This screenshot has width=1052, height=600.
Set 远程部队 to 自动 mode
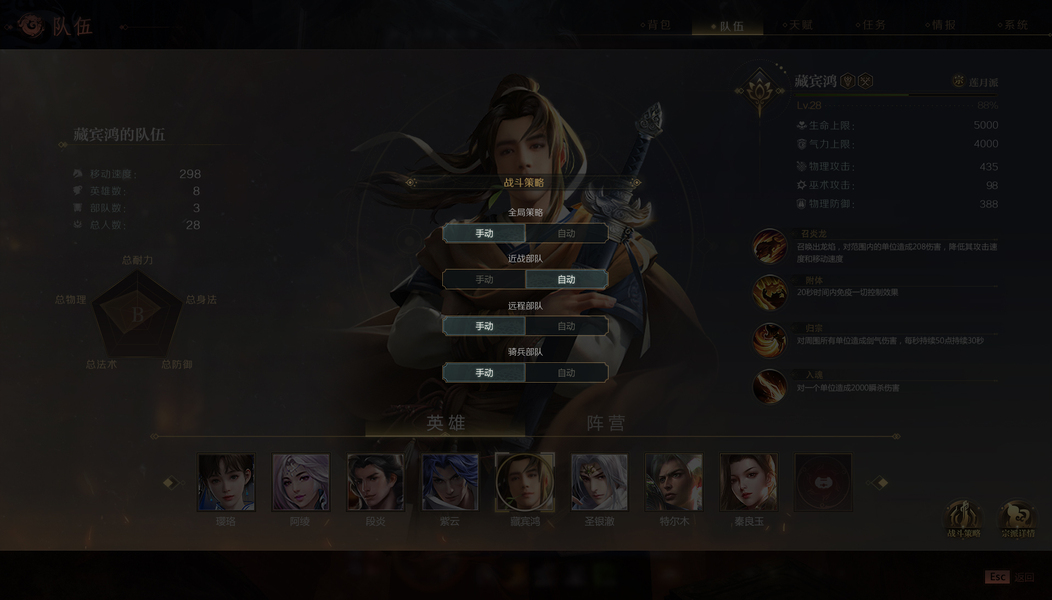[x=566, y=326]
